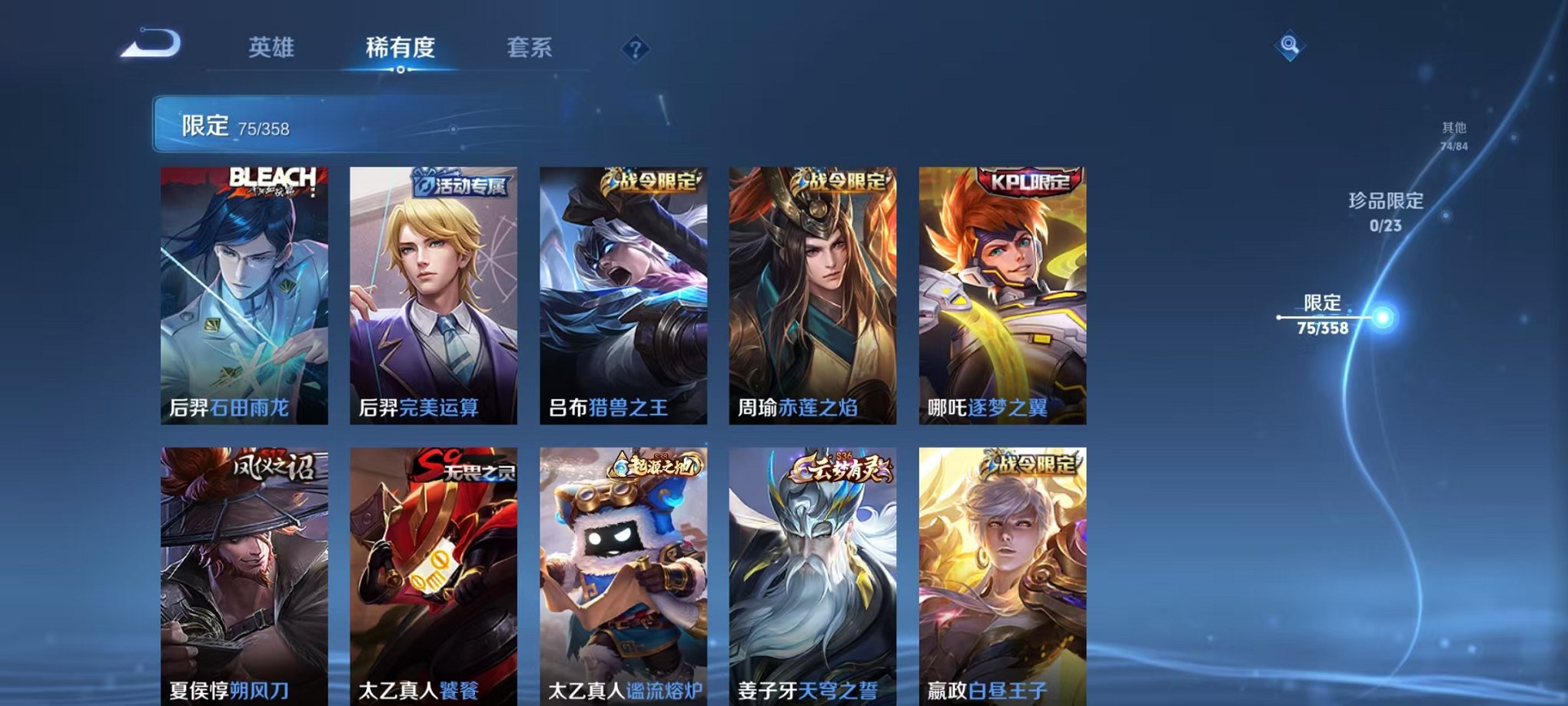Select the 其他 74/84 category
Viewport: 1568px width, 706px height.
tap(1453, 137)
